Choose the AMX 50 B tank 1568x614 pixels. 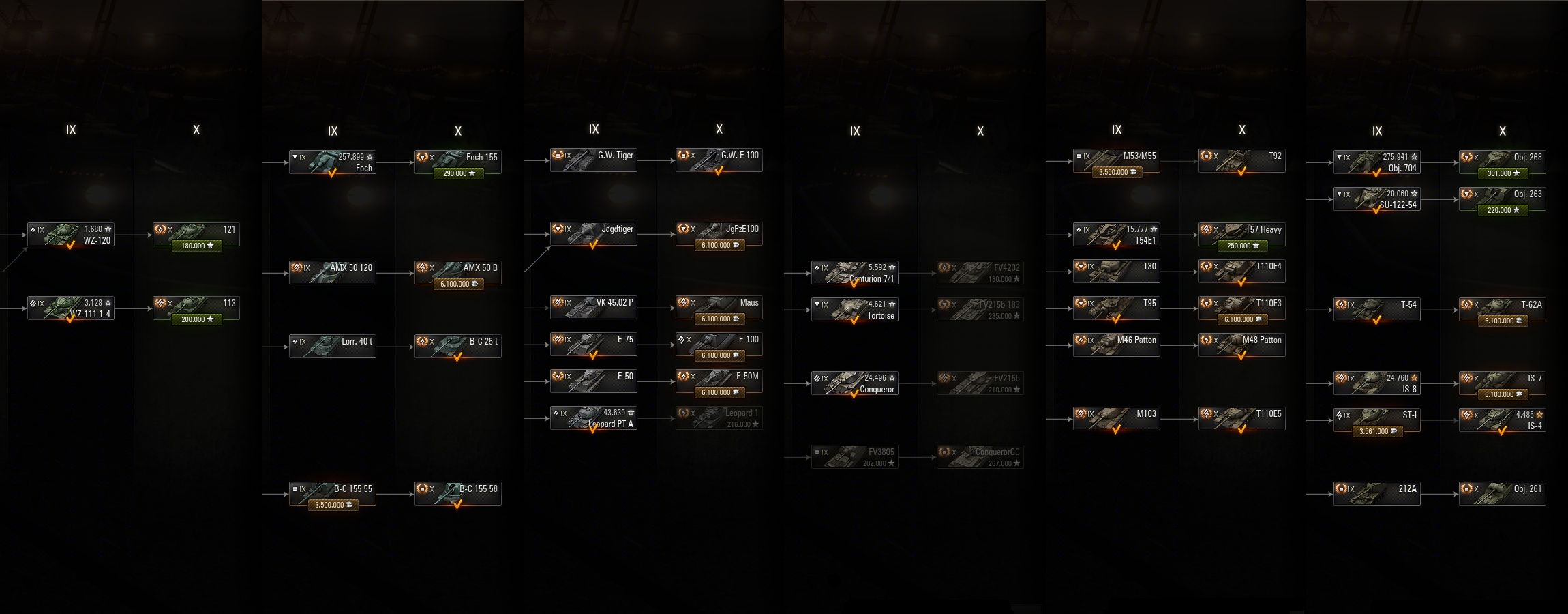[x=458, y=273]
